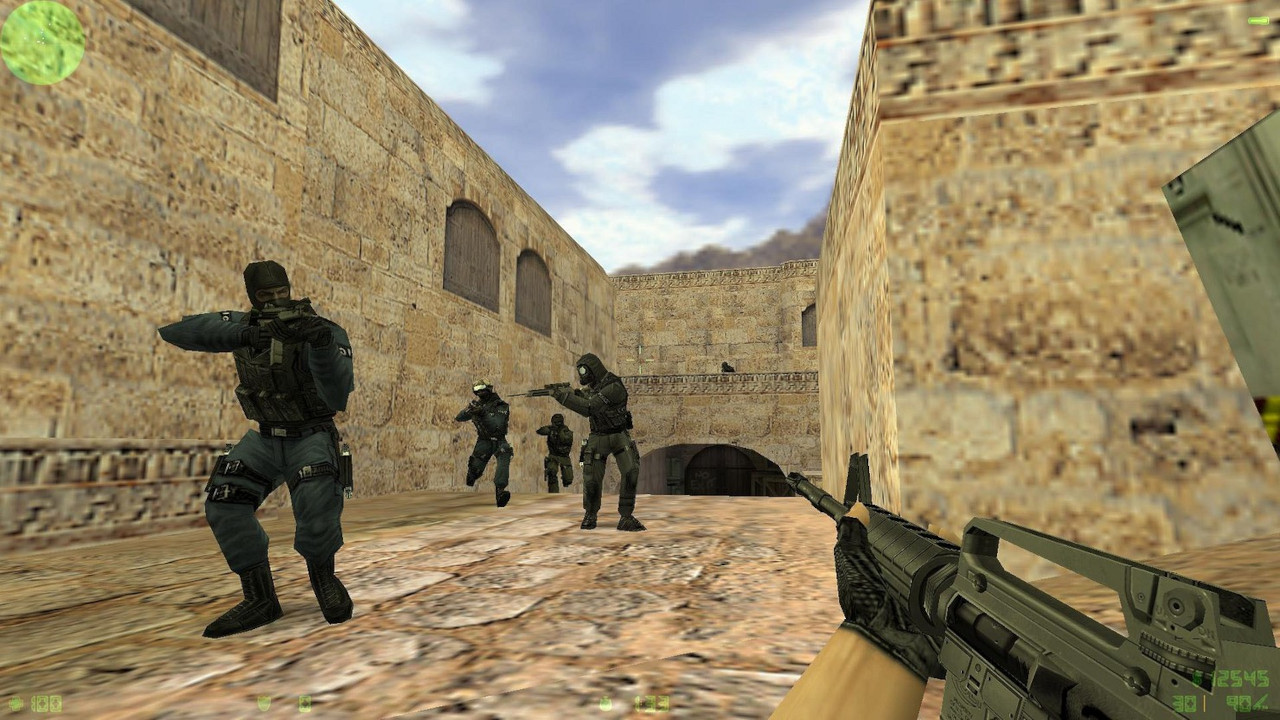Click the timer value 1:33
The image size is (1280, 720).
(650, 703)
